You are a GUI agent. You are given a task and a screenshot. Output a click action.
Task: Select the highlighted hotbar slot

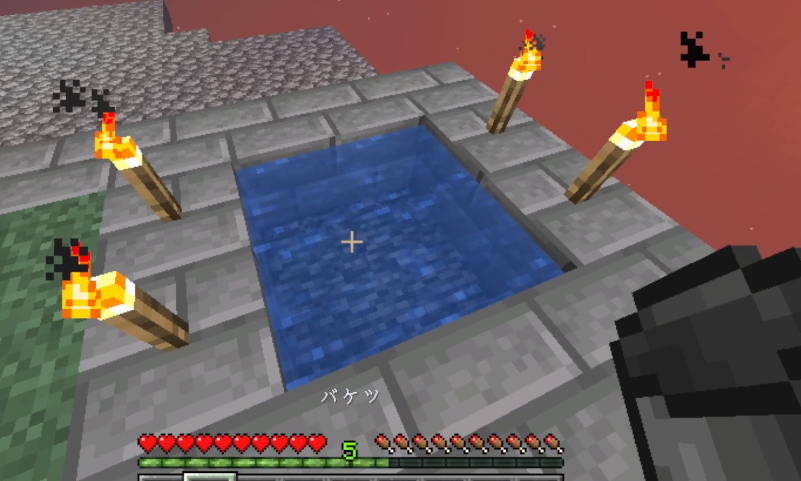click(x=210, y=476)
